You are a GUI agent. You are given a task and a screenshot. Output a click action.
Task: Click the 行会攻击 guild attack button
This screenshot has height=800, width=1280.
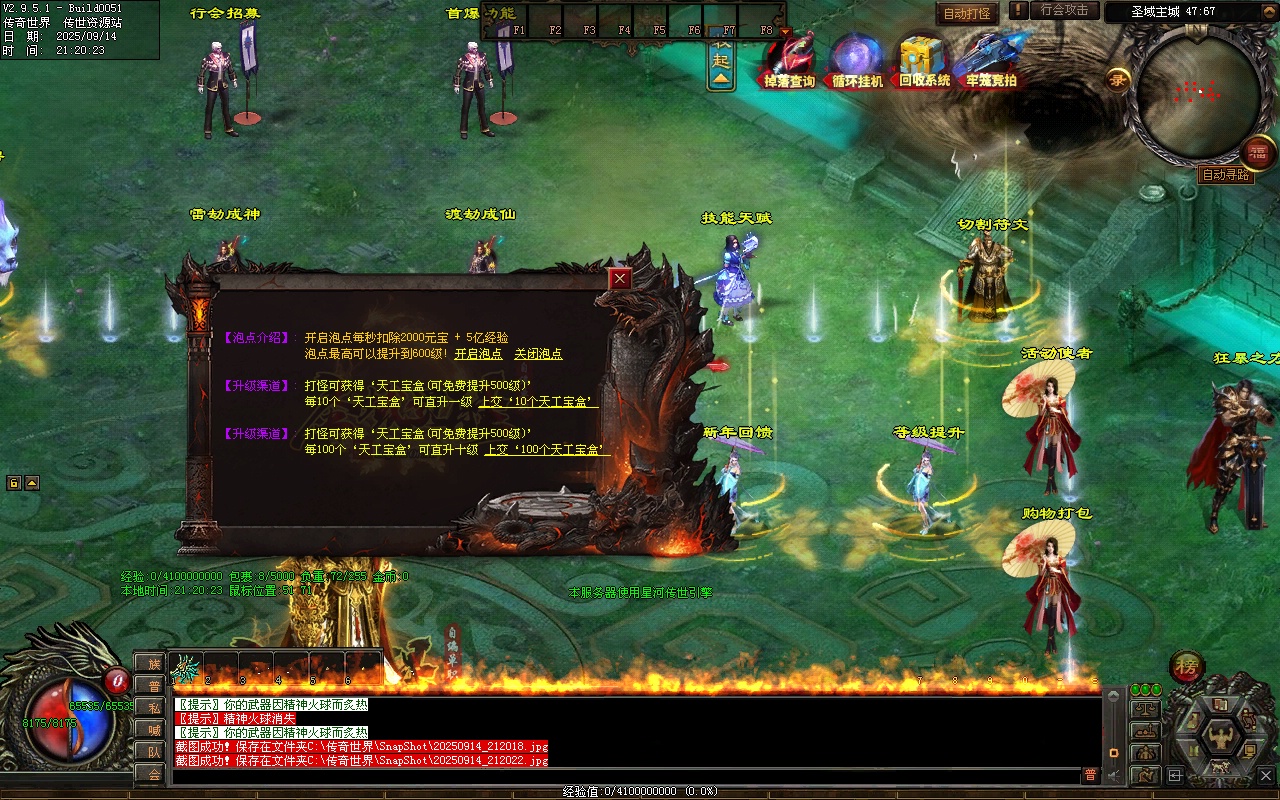coord(1064,10)
